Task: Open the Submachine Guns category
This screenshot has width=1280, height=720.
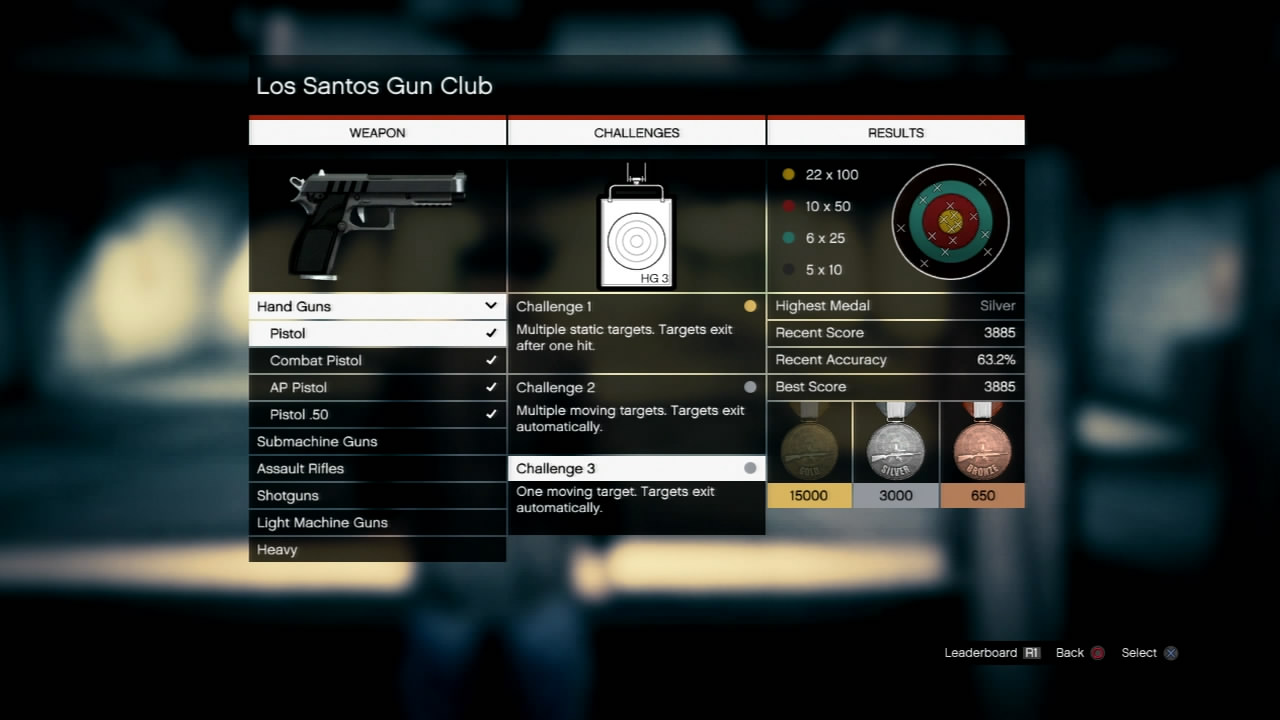Action: point(377,441)
